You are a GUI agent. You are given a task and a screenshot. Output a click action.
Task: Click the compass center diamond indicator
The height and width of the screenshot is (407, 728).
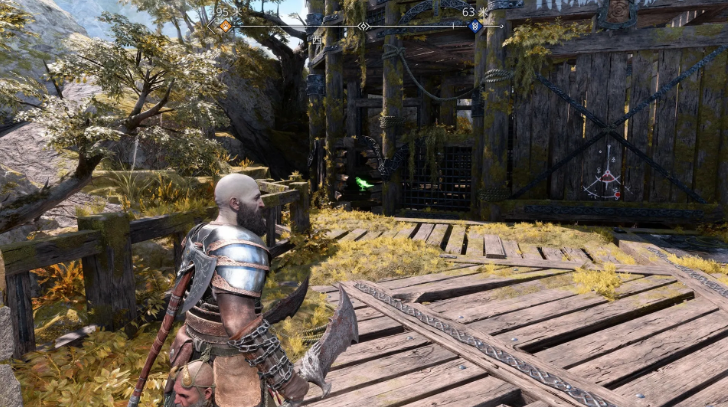[363, 26]
